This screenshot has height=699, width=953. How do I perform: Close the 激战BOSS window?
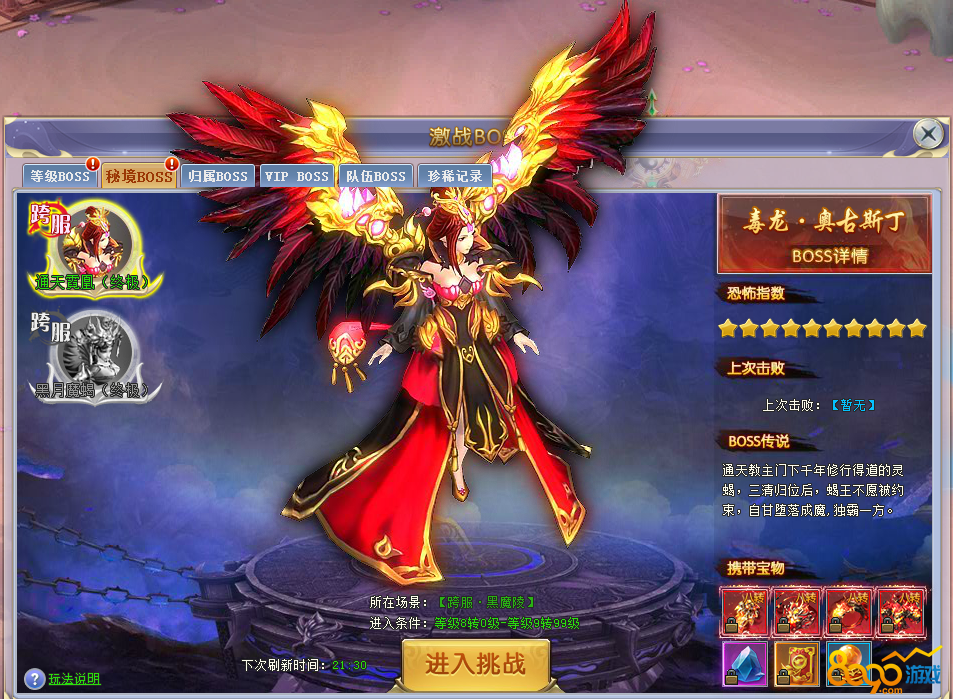pyautogui.click(x=928, y=134)
